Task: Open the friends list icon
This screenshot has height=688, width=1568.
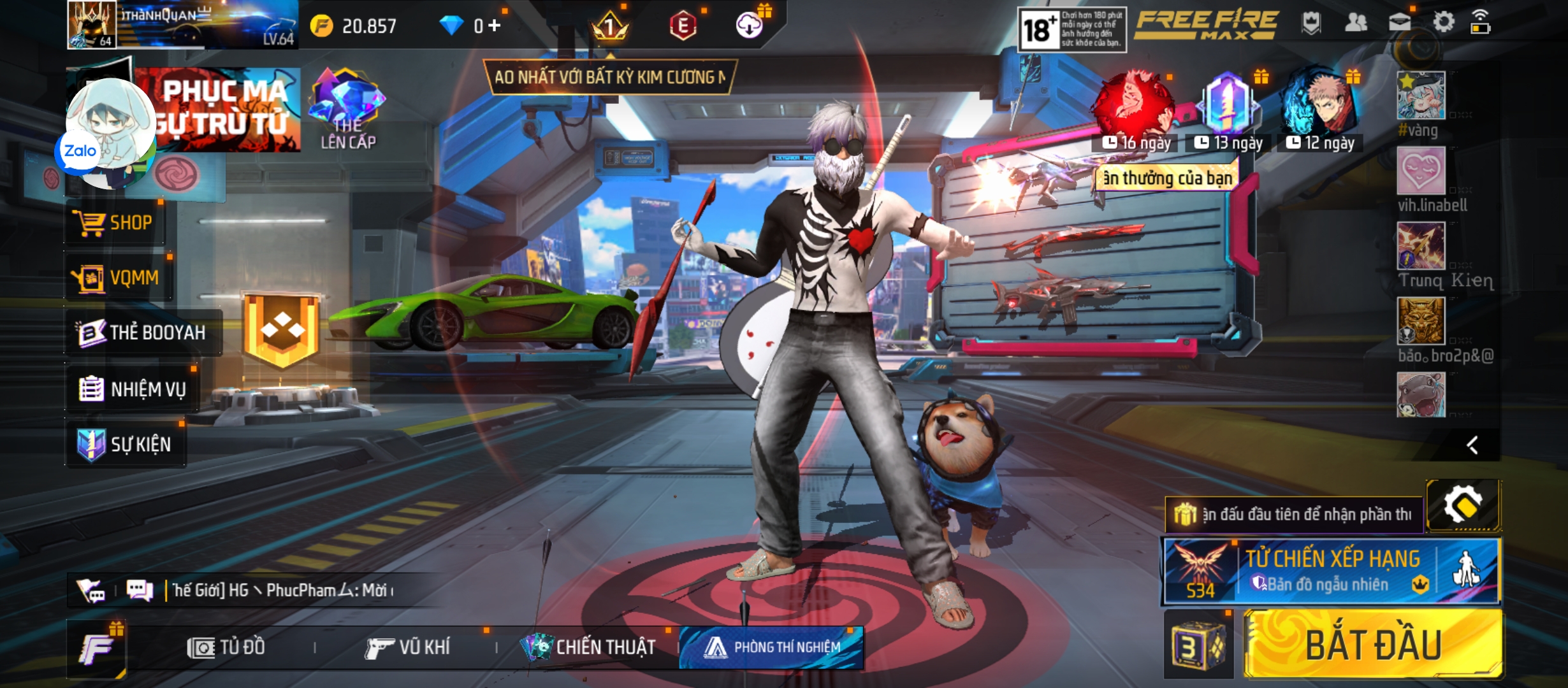Action: coord(1355,23)
